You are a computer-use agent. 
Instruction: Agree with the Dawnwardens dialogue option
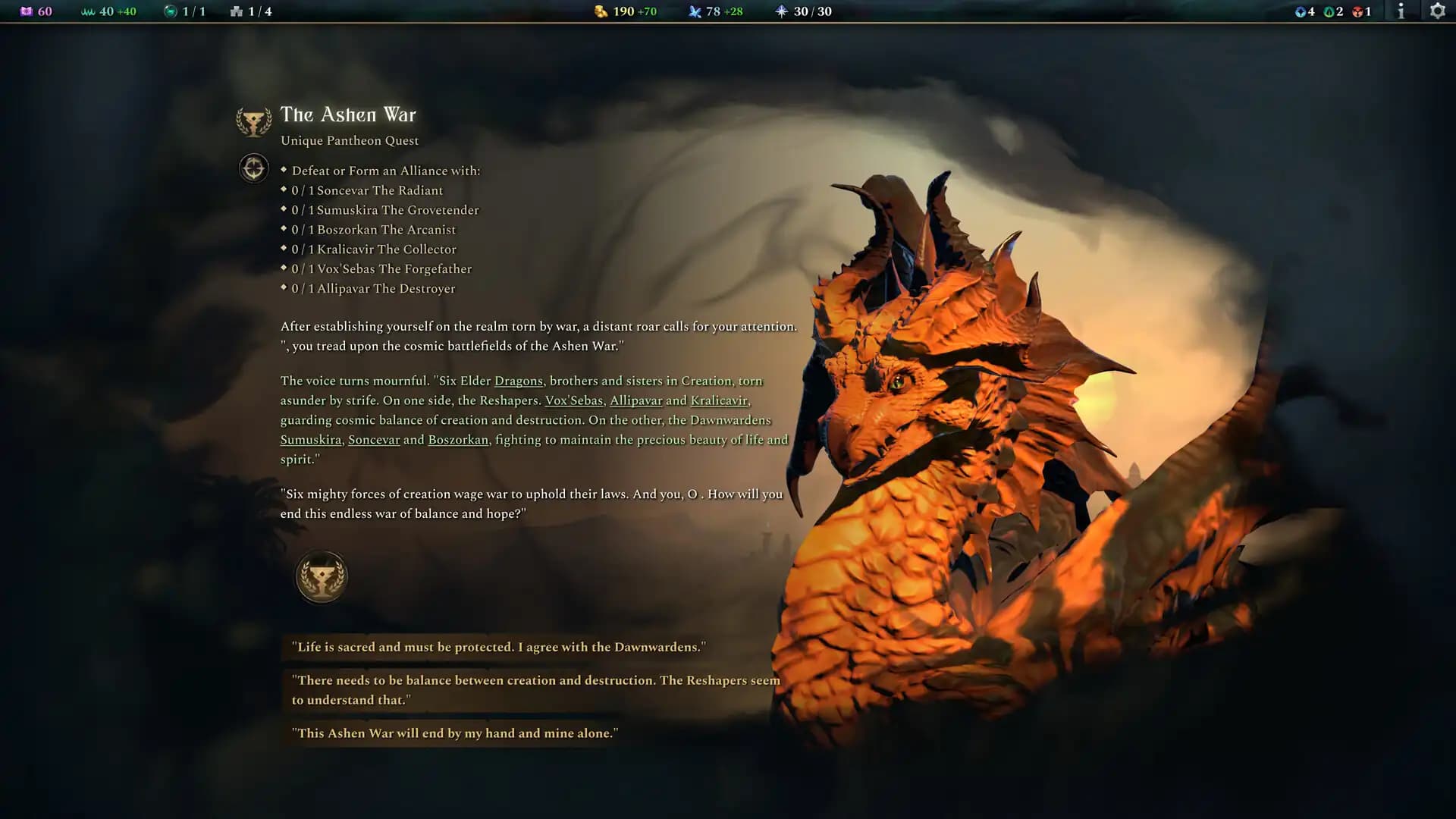[500, 648]
